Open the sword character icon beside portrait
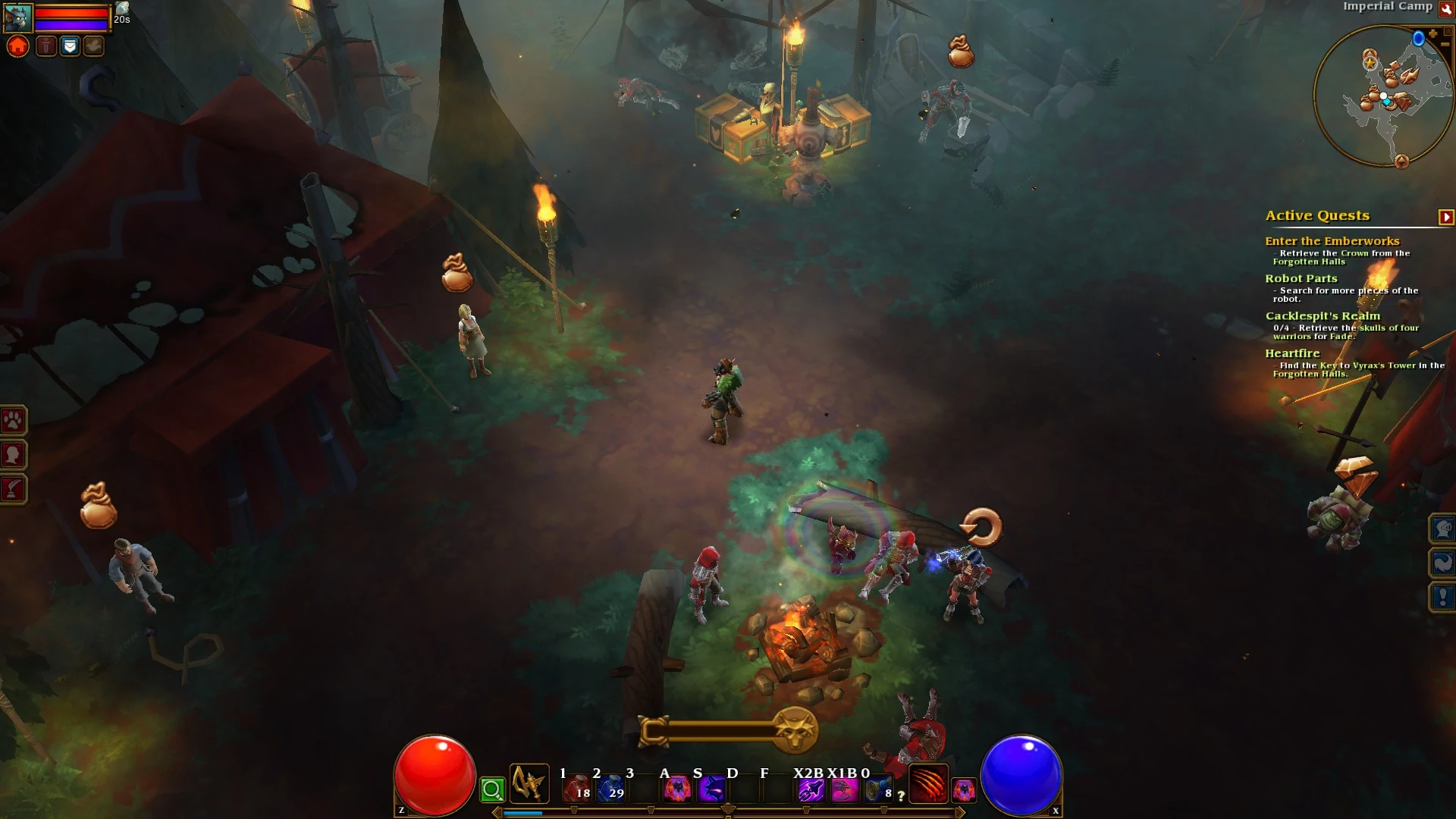The height and width of the screenshot is (819, 1456). click(x=45, y=47)
